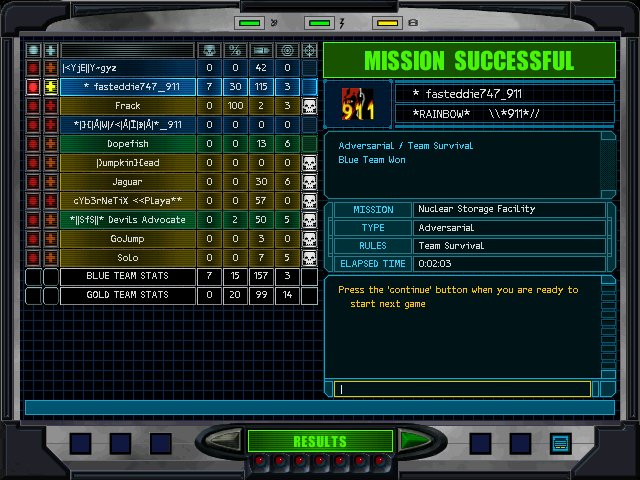Select the |<YjE||Y-gyz player row
This screenshot has width=640, height=480.
[127, 68]
